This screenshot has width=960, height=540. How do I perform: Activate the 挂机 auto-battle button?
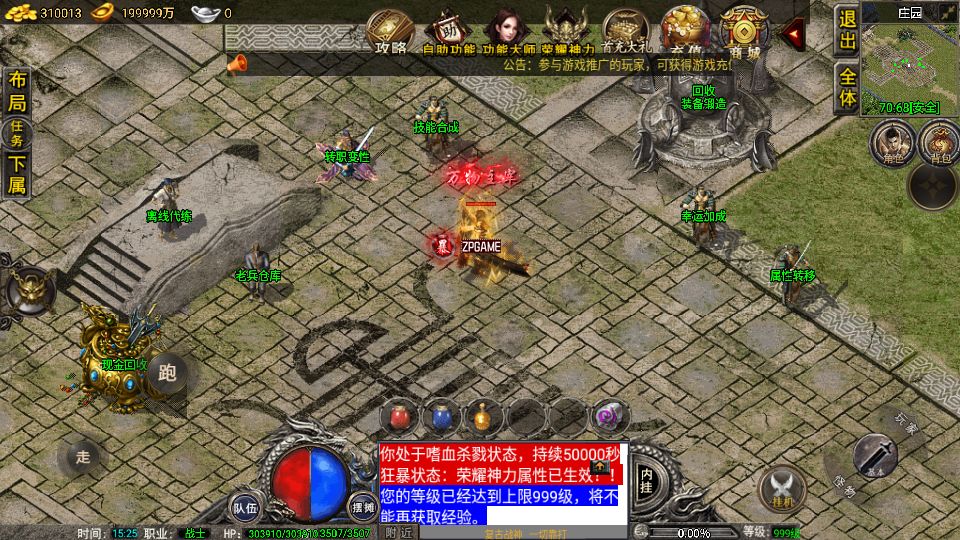coord(782,487)
